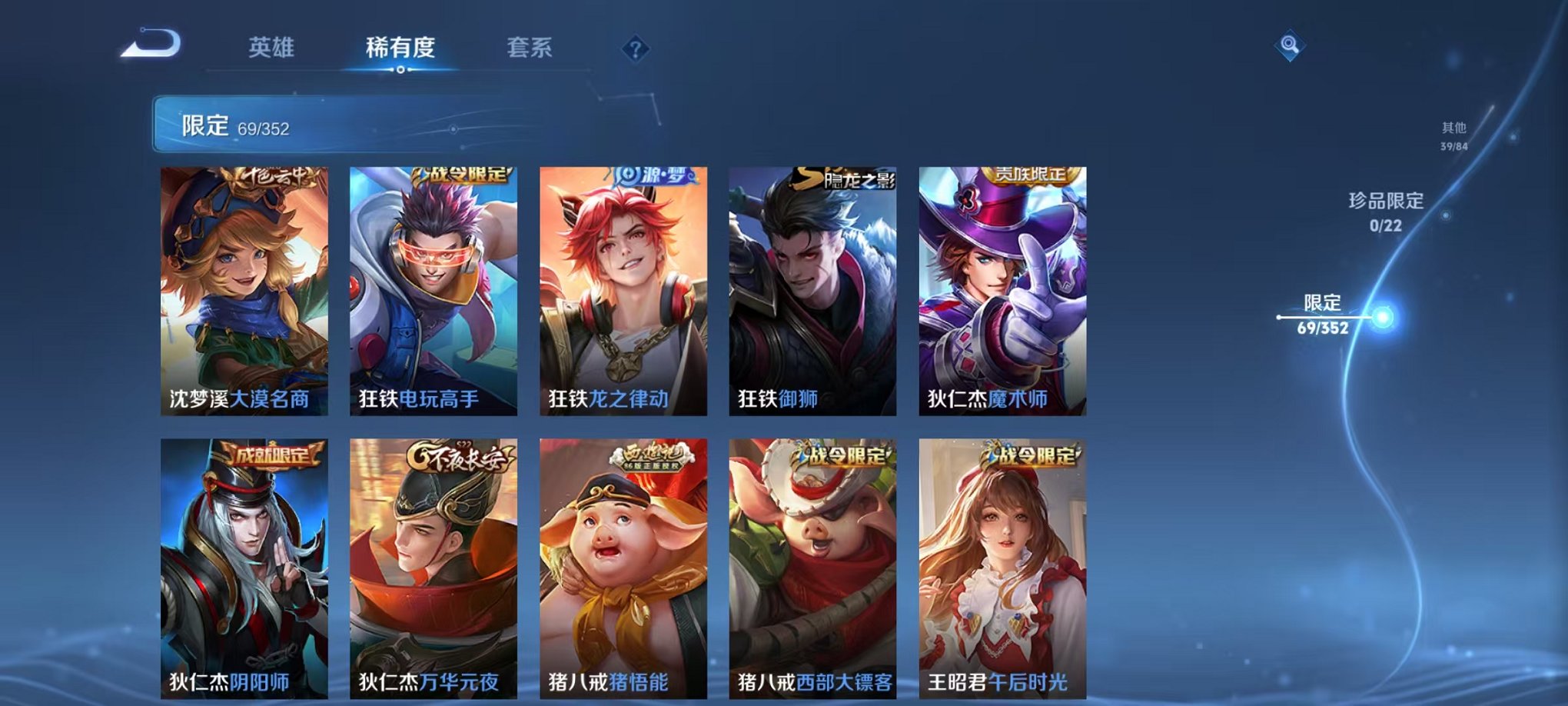This screenshot has height=706, width=1568.
Task: Click the 贵族限定 badge on 狄仁杰魔术师 skin
Action: click(1032, 175)
